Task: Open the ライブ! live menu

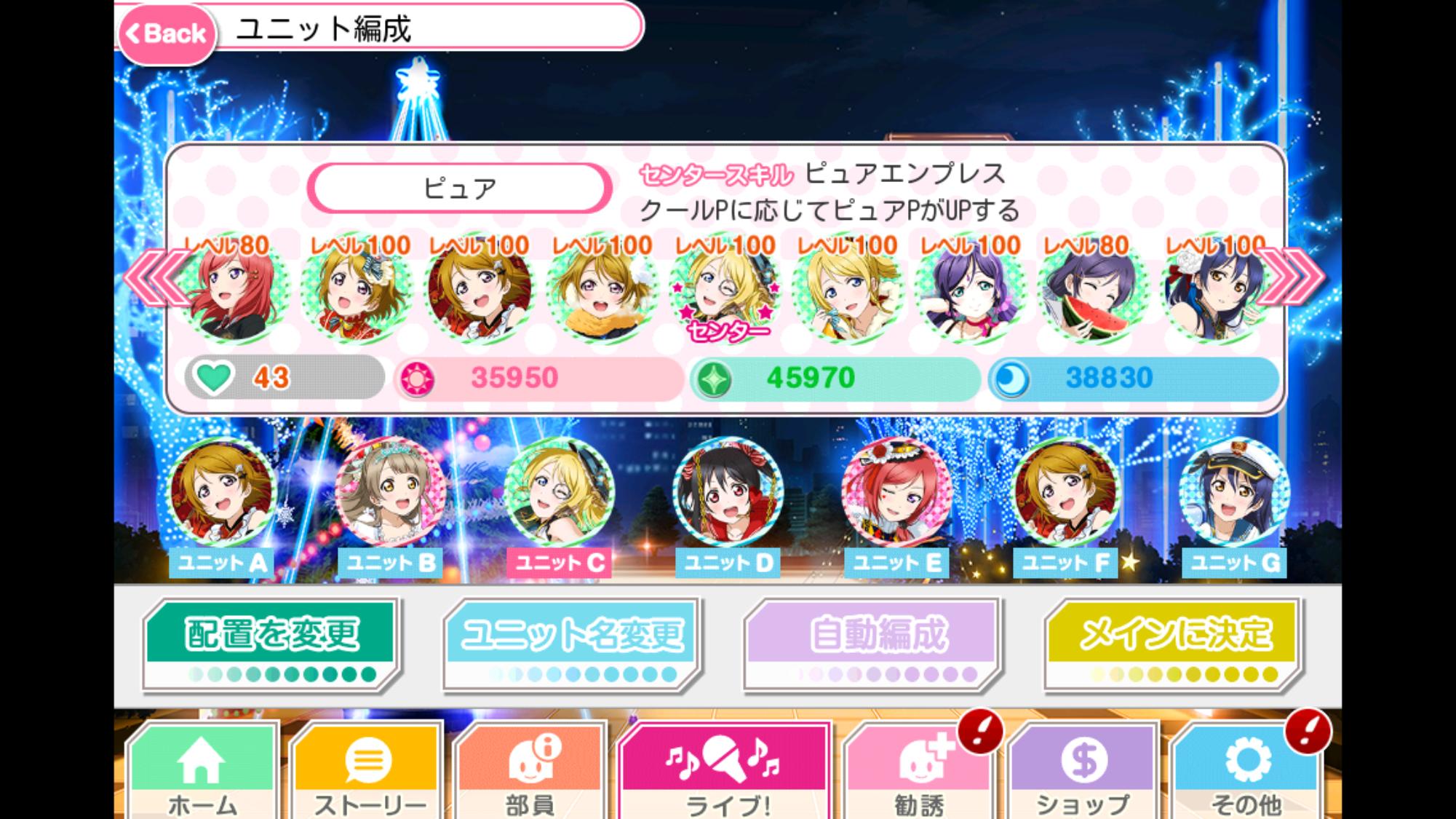Action: click(x=725, y=773)
